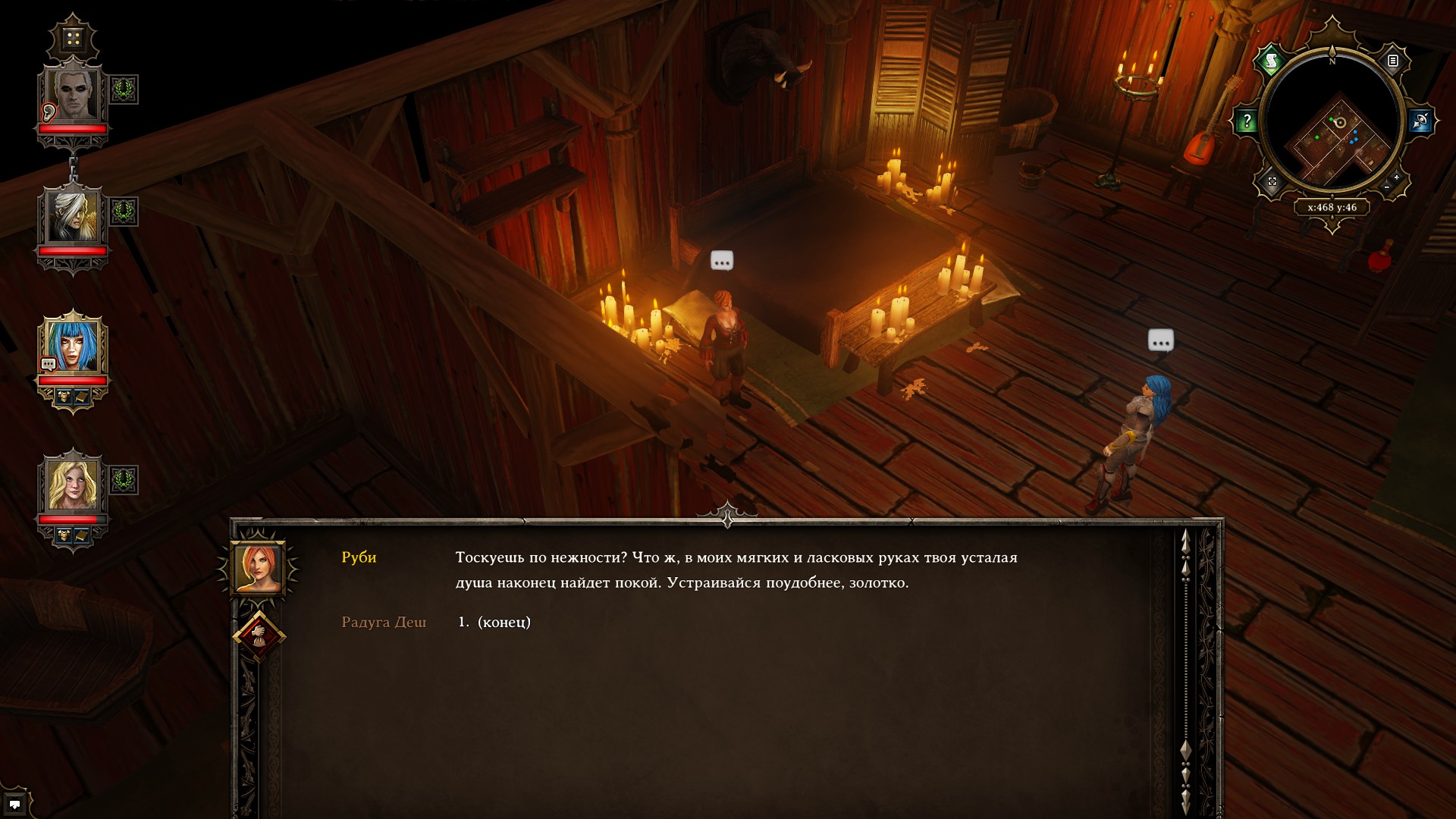Click the sneak ear icon on the top portrait

pyautogui.click(x=47, y=113)
